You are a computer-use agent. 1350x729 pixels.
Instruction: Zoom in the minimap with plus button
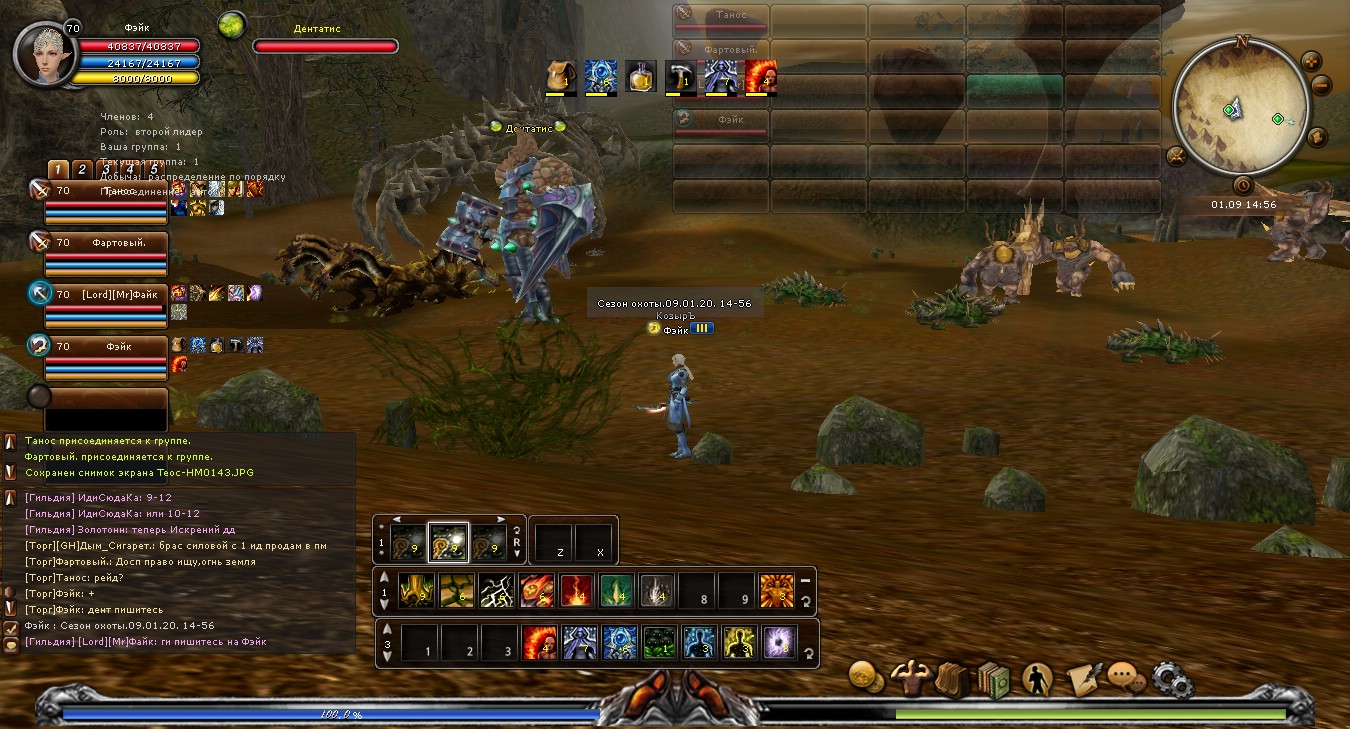coord(1311,62)
